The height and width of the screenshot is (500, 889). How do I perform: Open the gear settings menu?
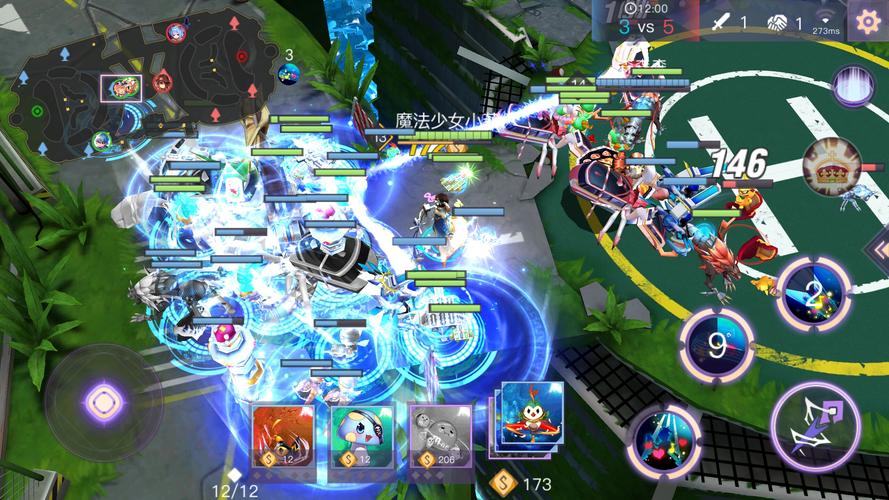pos(865,20)
